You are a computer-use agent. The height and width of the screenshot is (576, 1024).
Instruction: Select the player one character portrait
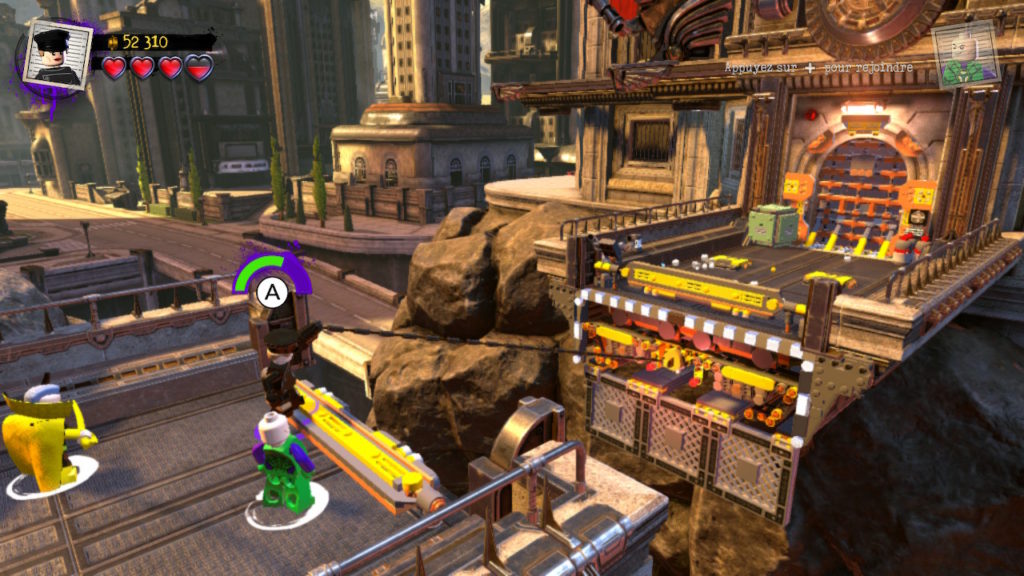[x=57, y=55]
